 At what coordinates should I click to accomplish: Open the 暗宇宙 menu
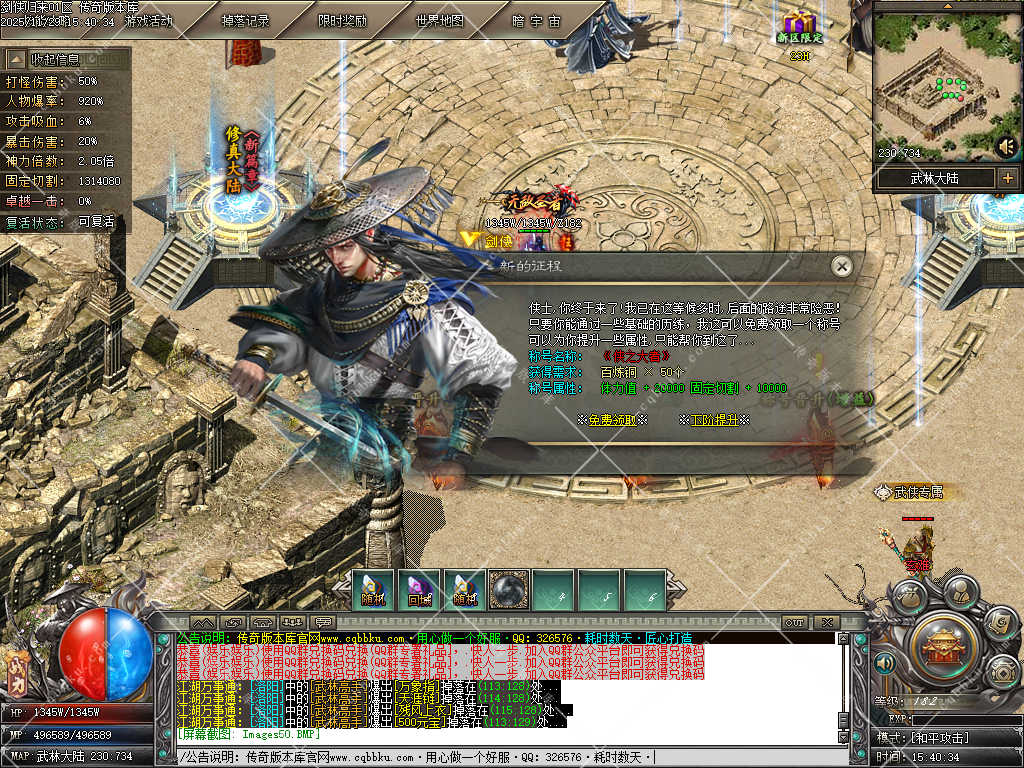[x=537, y=20]
